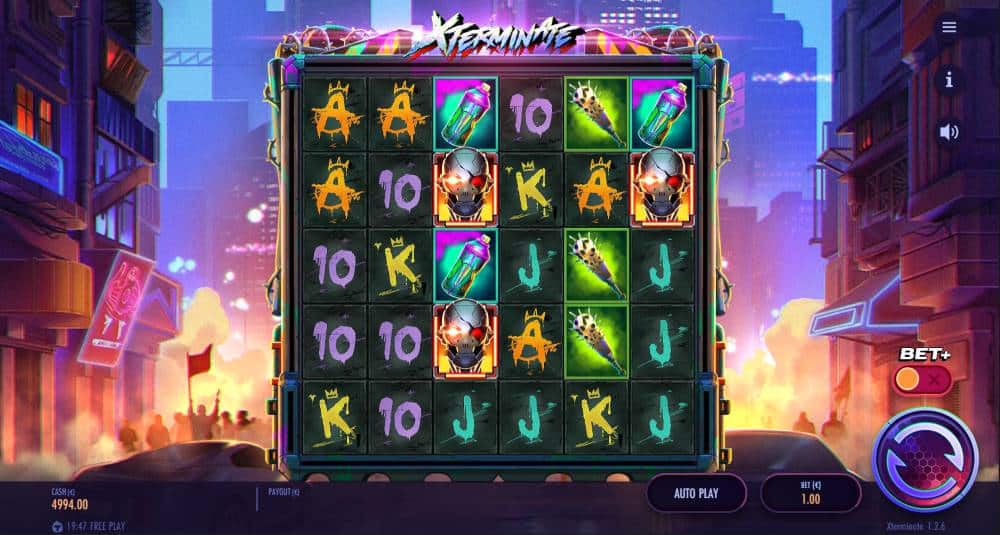Open Auto Play options

(x=696, y=493)
